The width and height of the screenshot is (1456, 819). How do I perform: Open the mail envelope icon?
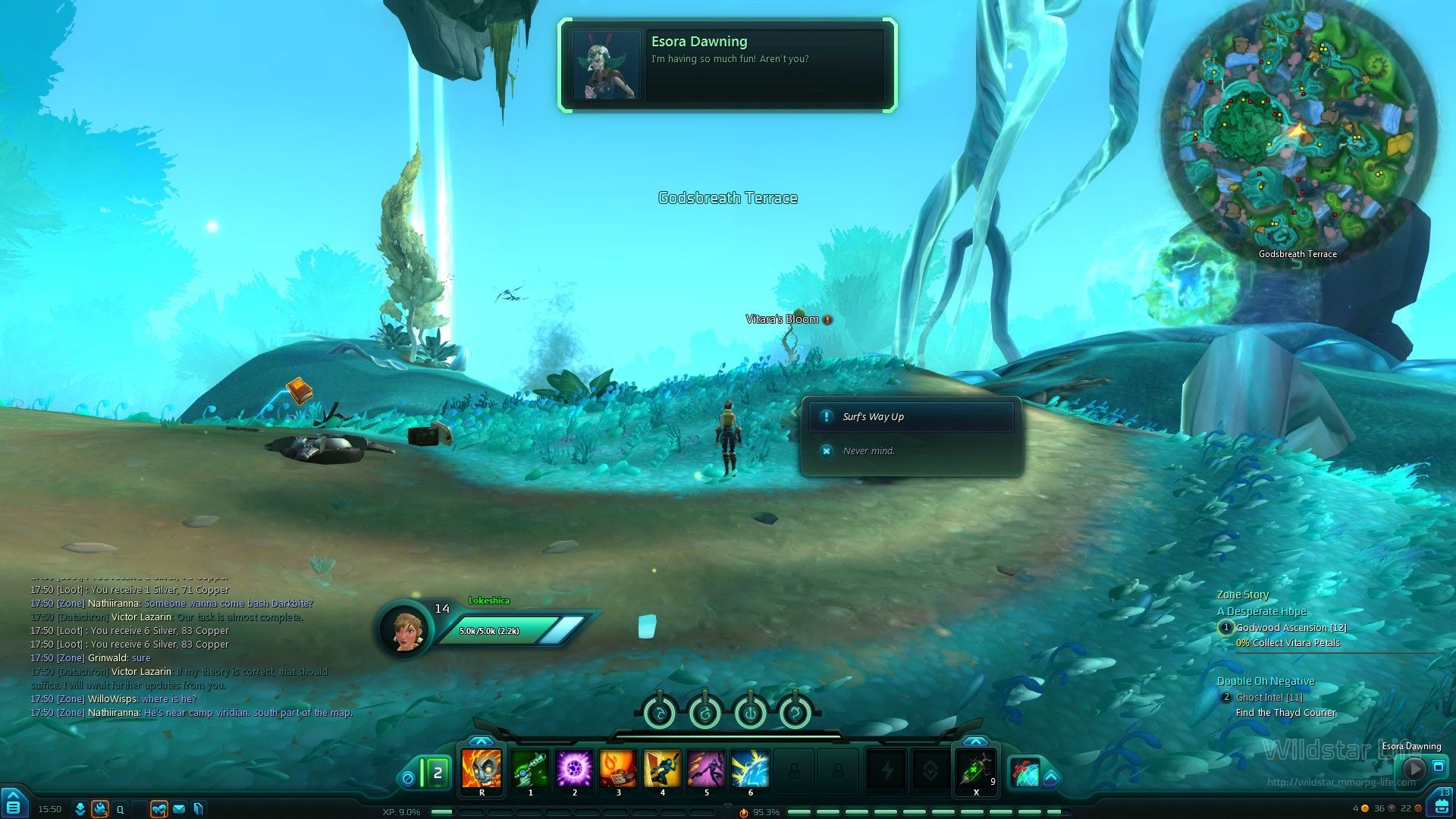tap(179, 809)
